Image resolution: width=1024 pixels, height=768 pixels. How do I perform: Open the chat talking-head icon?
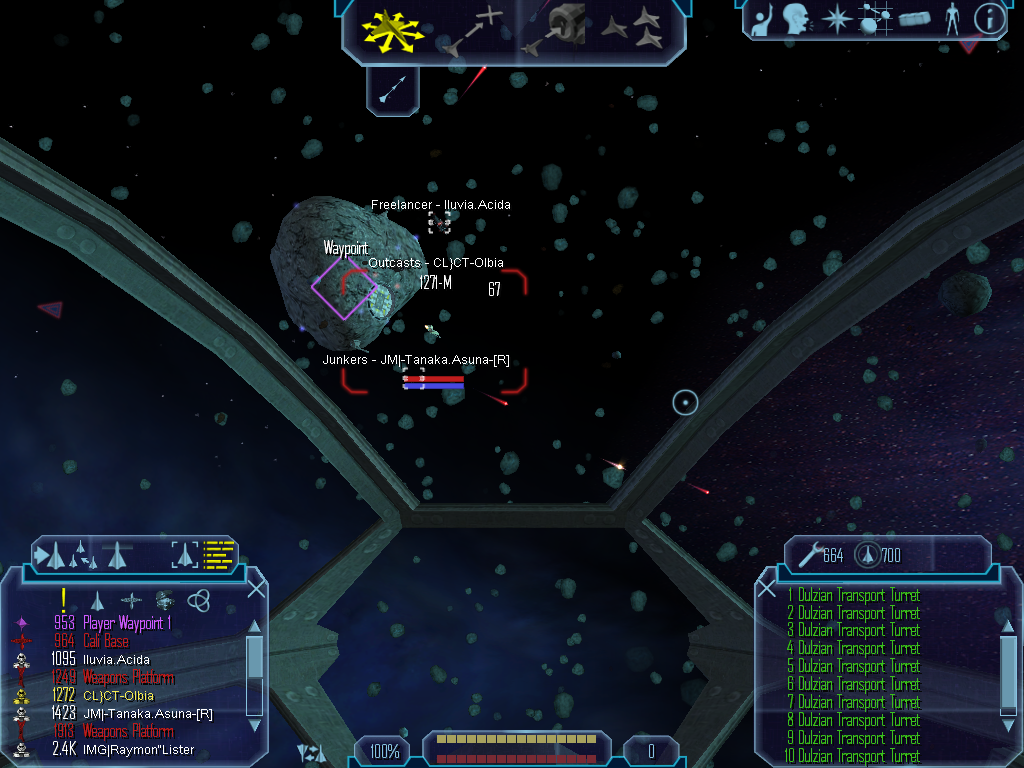796,19
